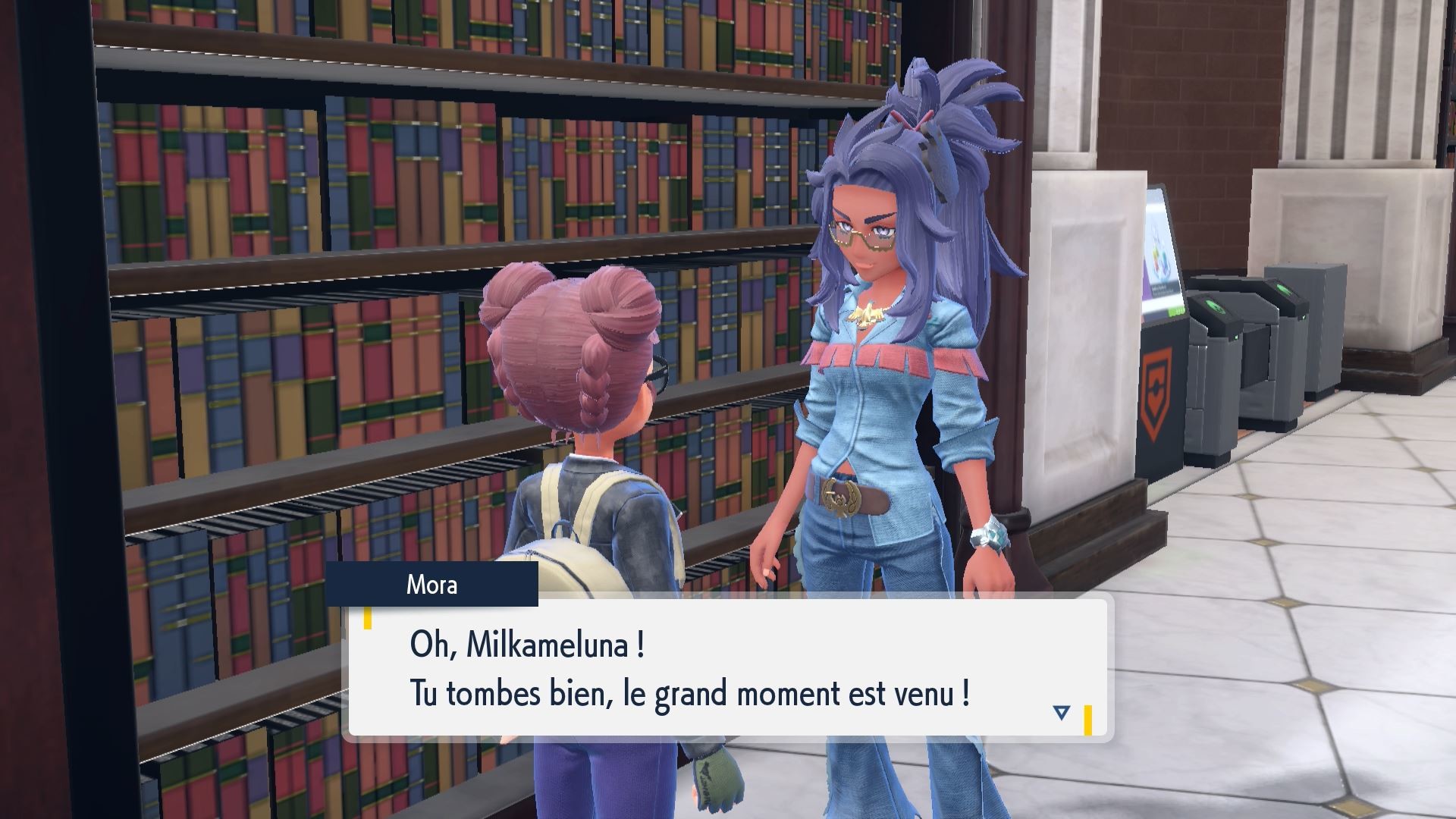This screenshot has height=819, width=1456.
Task: Click the small green indicator below the scanner
Action: [1235, 336]
